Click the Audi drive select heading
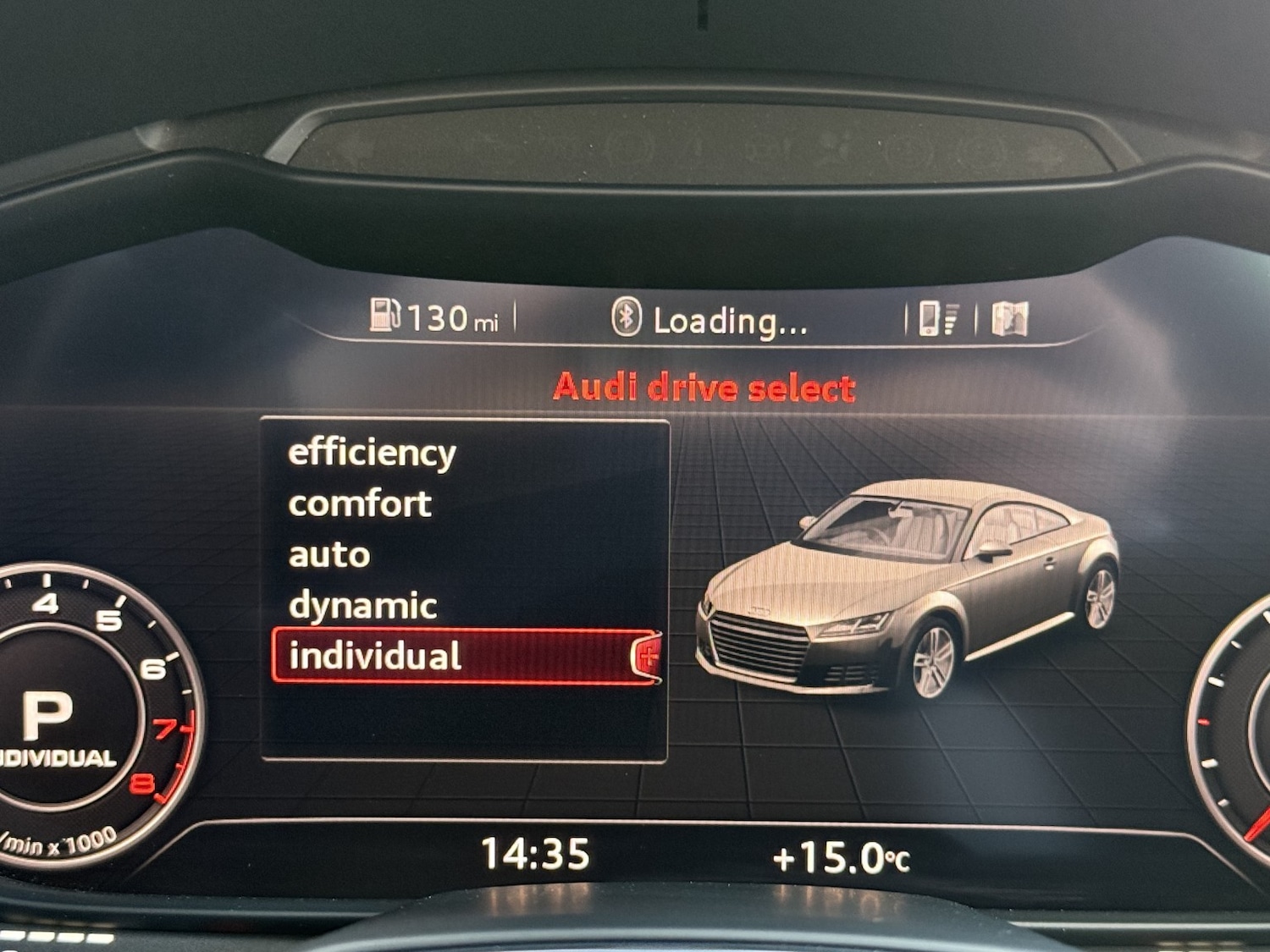 703,387
